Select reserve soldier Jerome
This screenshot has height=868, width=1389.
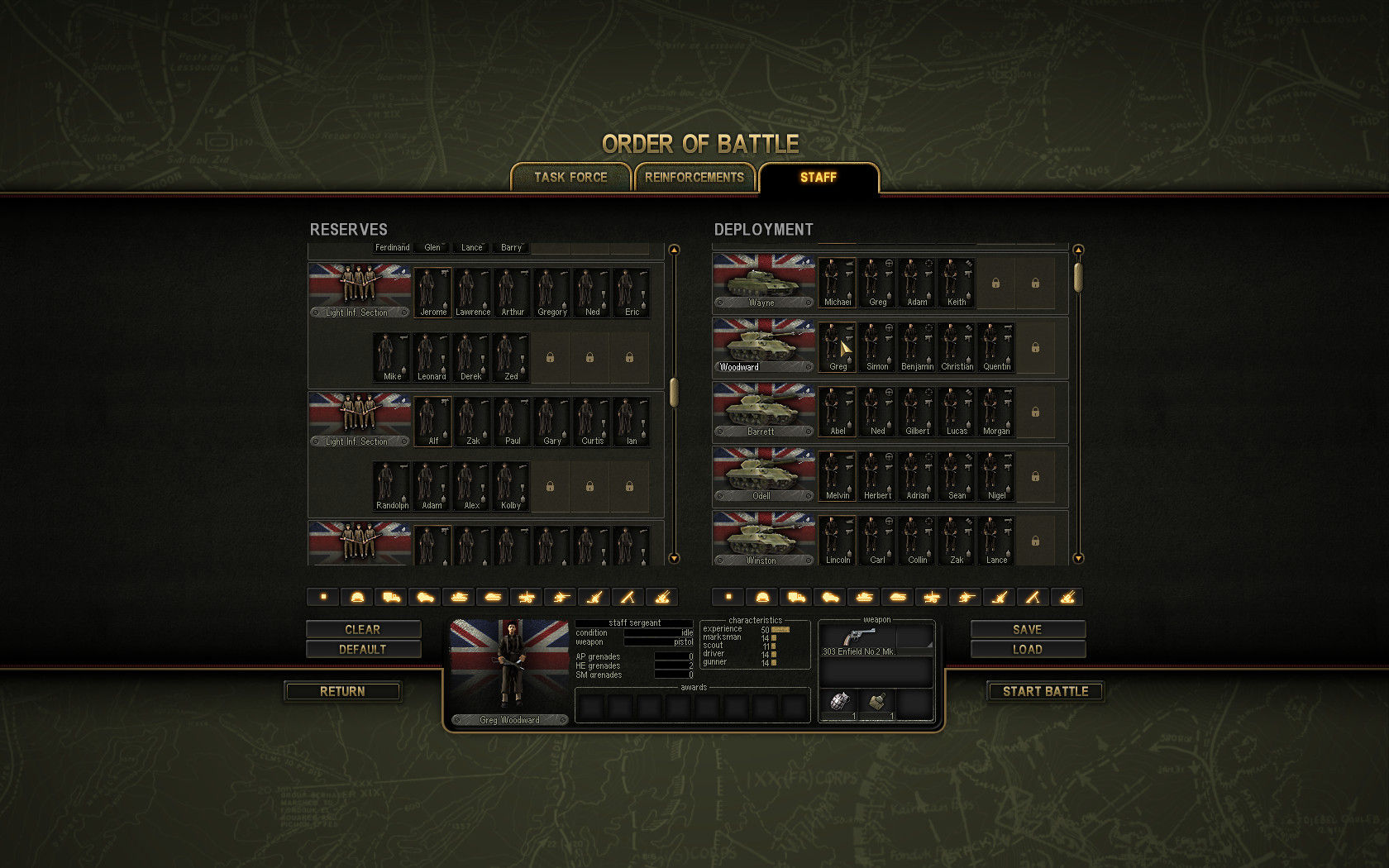(x=432, y=293)
